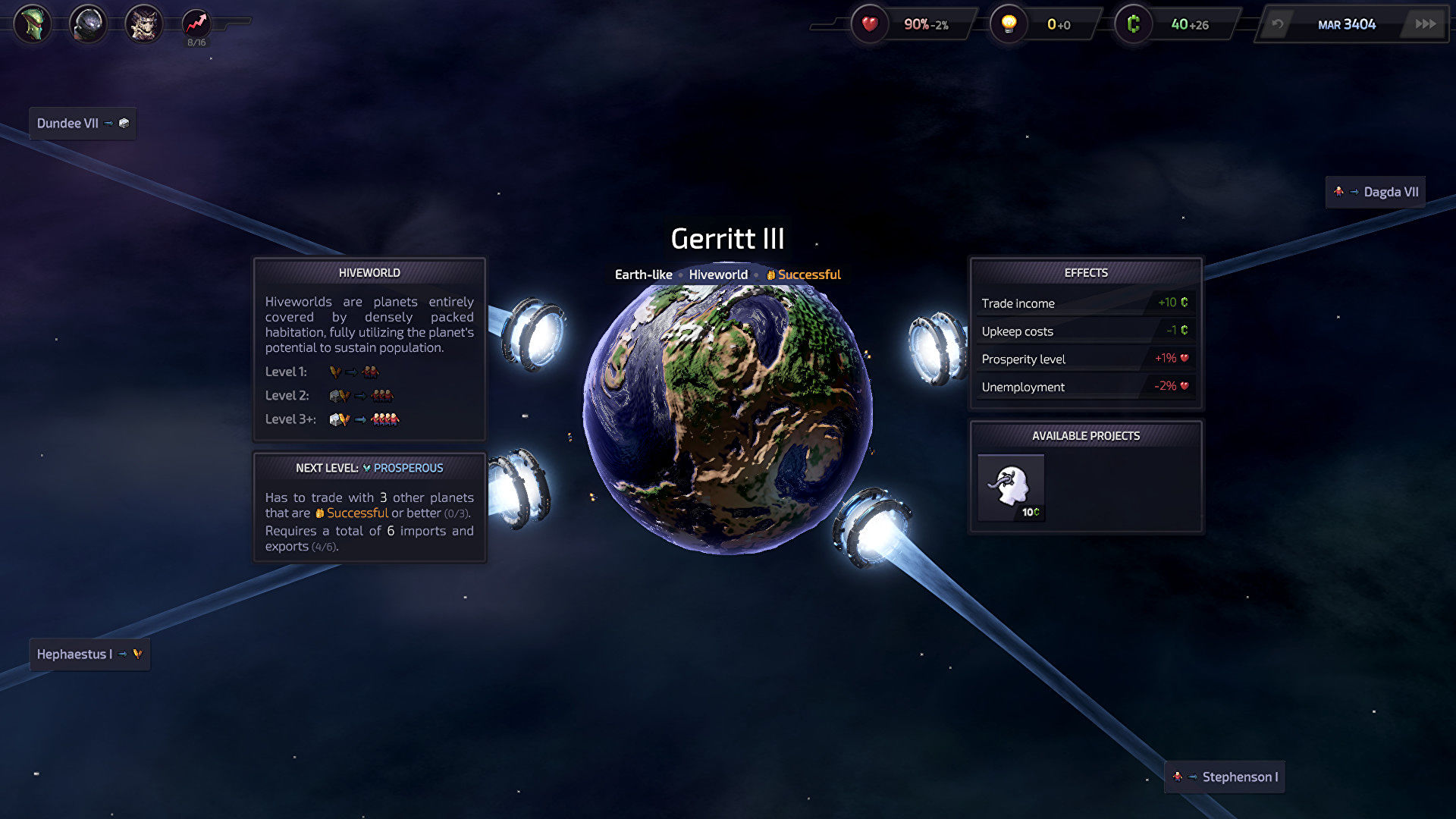
Task: Advance time with the fast-forward button
Action: tap(1425, 24)
